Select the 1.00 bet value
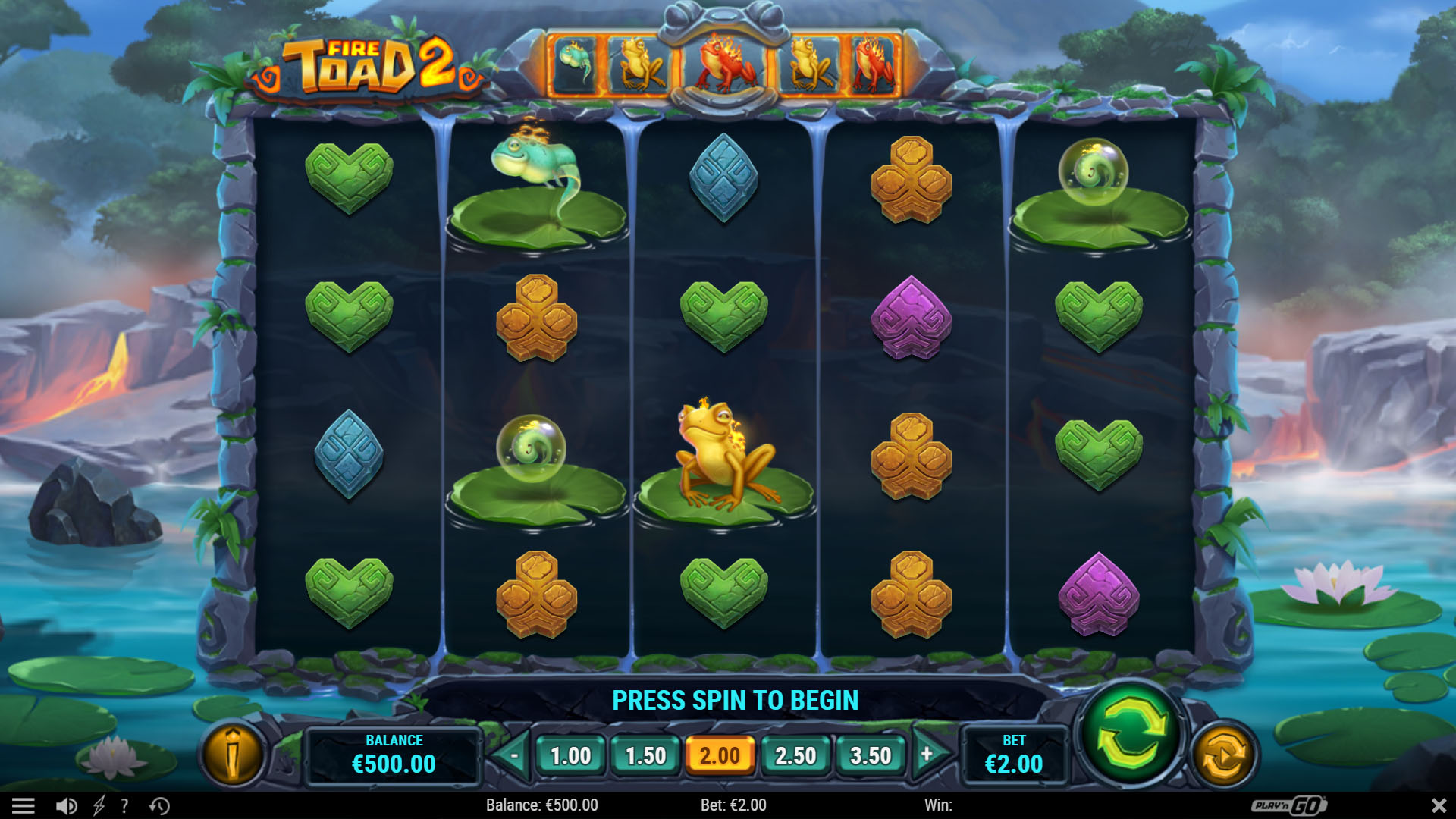Viewport: 1456px width, 819px height. [x=572, y=756]
